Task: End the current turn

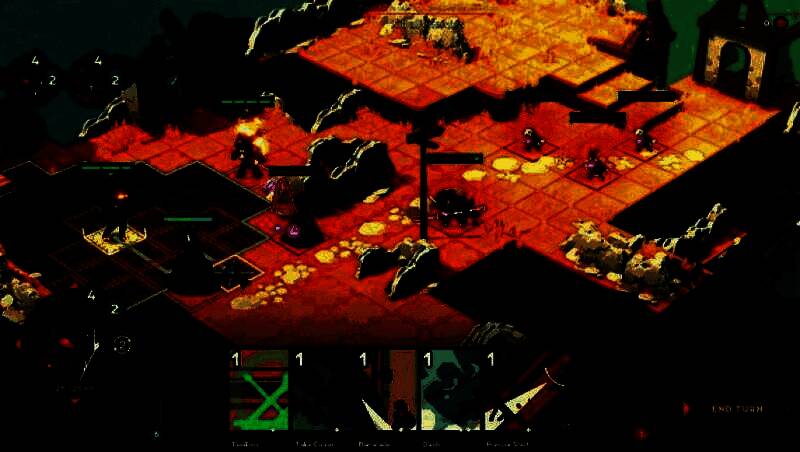Action: (738, 409)
